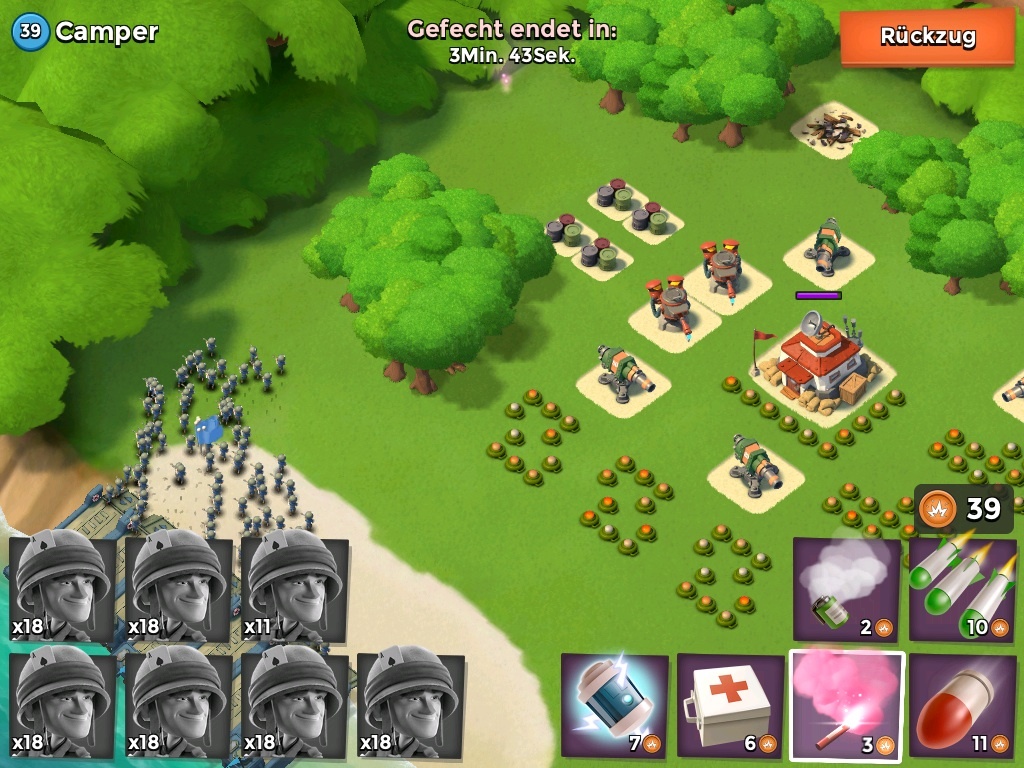The width and height of the screenshot is (1024, 768).
Task: Select the smoke screen ability
Action: tap(846, 590)
